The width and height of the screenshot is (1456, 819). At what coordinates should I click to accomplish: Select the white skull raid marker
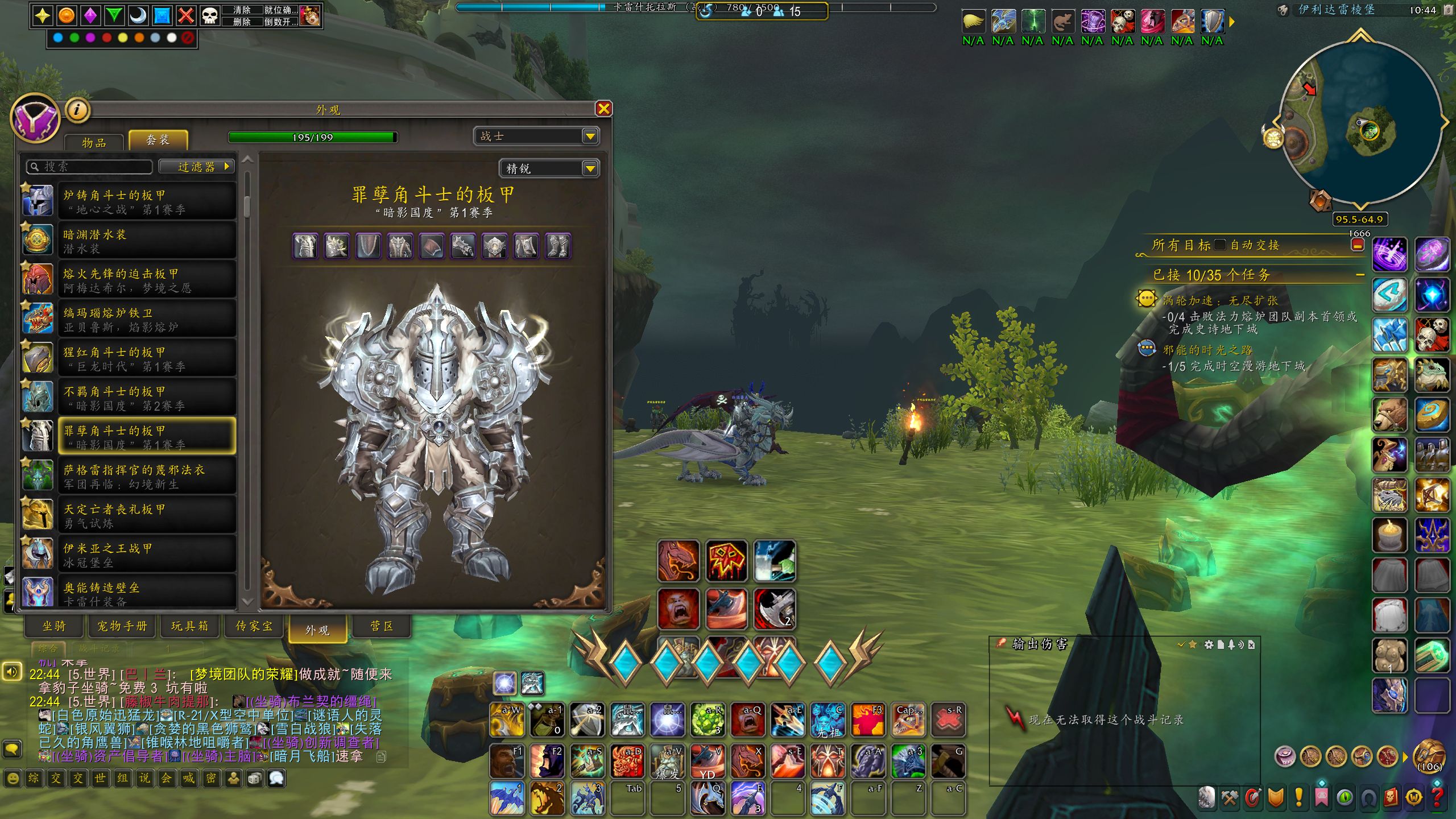tap(210, 15)
